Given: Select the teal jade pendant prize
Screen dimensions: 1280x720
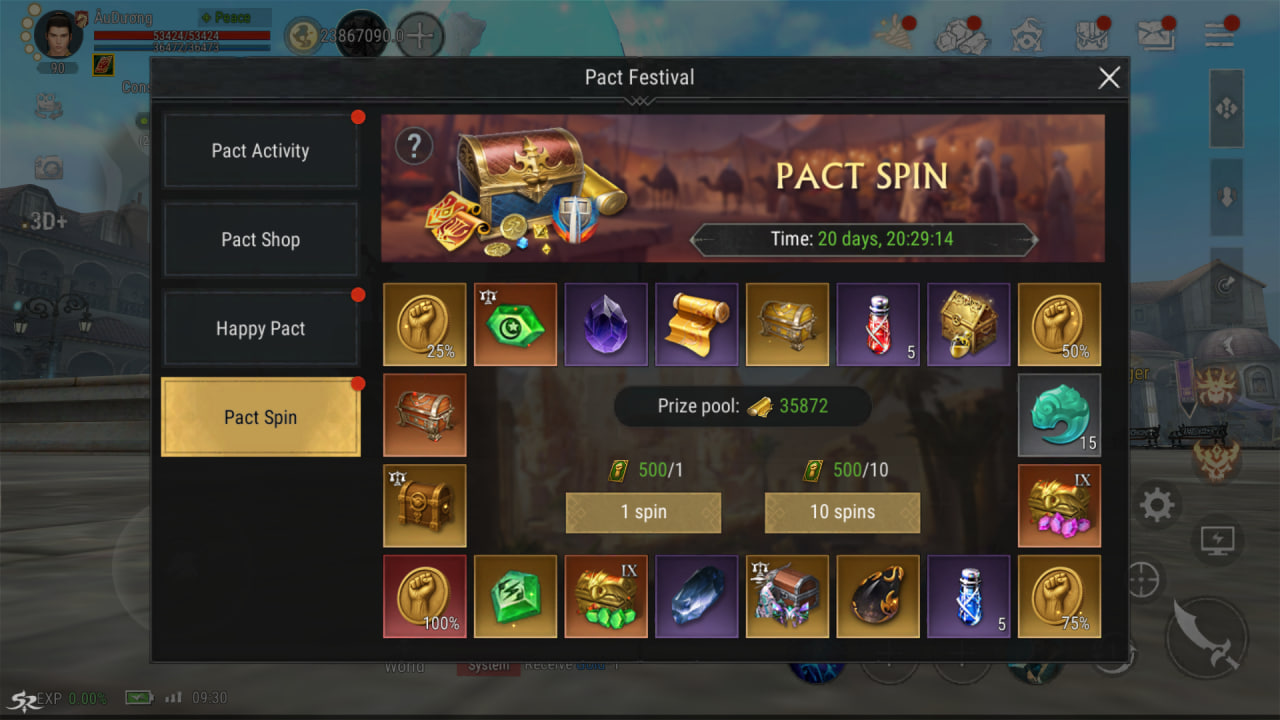Looking at the screenshot, I should (1059, 415).
